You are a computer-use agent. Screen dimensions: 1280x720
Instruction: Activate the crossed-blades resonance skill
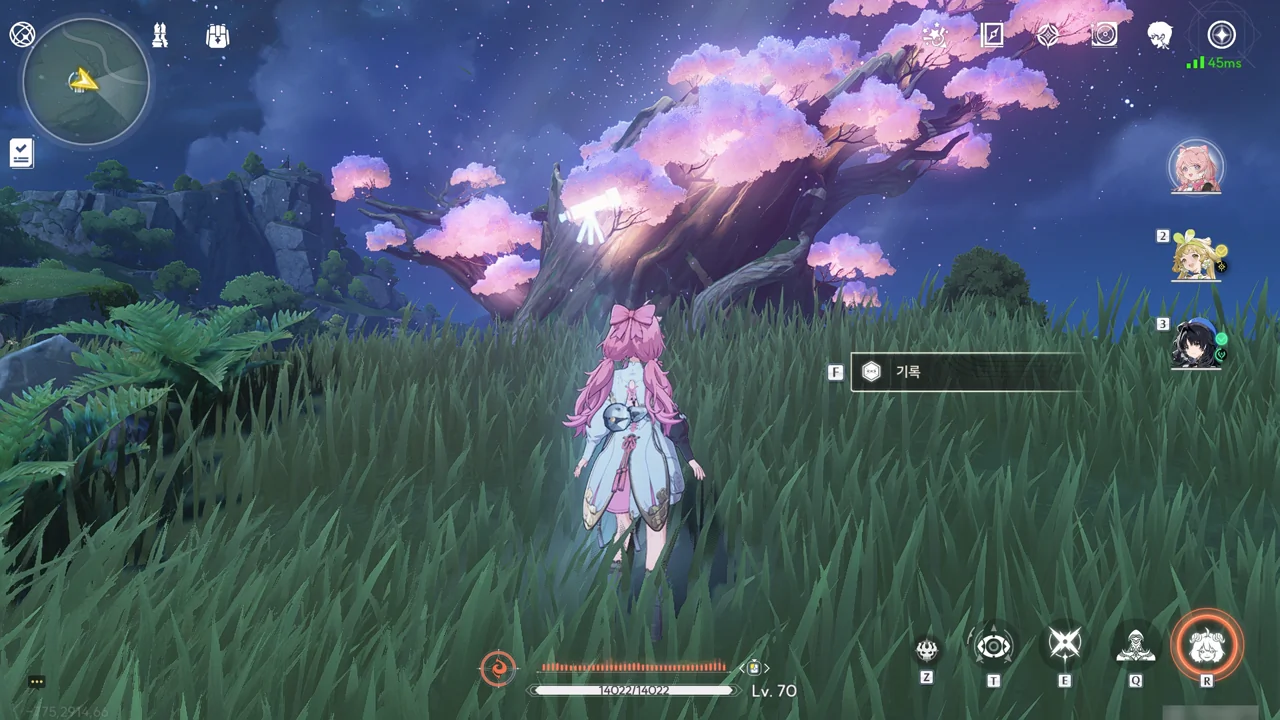[1064, 645]
